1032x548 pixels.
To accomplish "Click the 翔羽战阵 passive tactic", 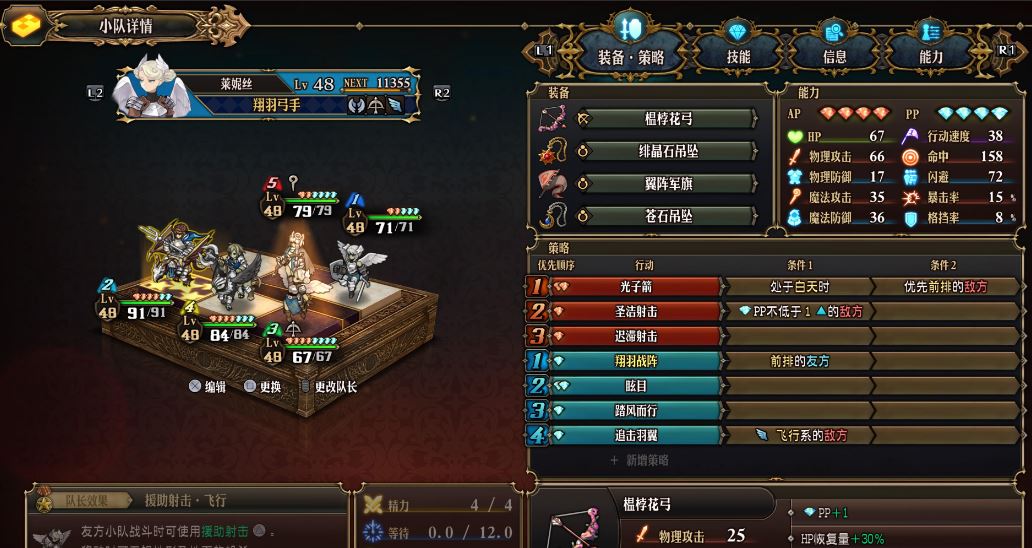I will pos(636,361).
